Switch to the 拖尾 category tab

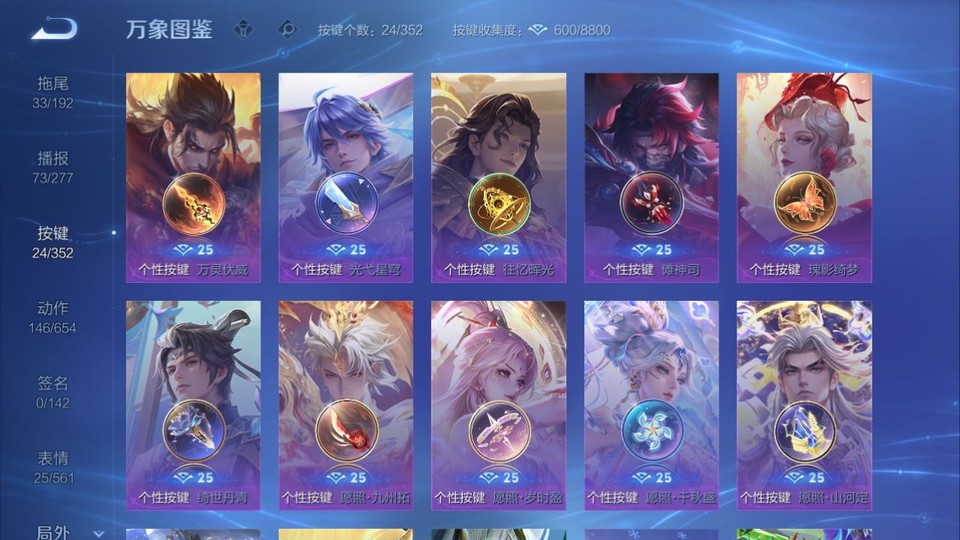(53, 91)
